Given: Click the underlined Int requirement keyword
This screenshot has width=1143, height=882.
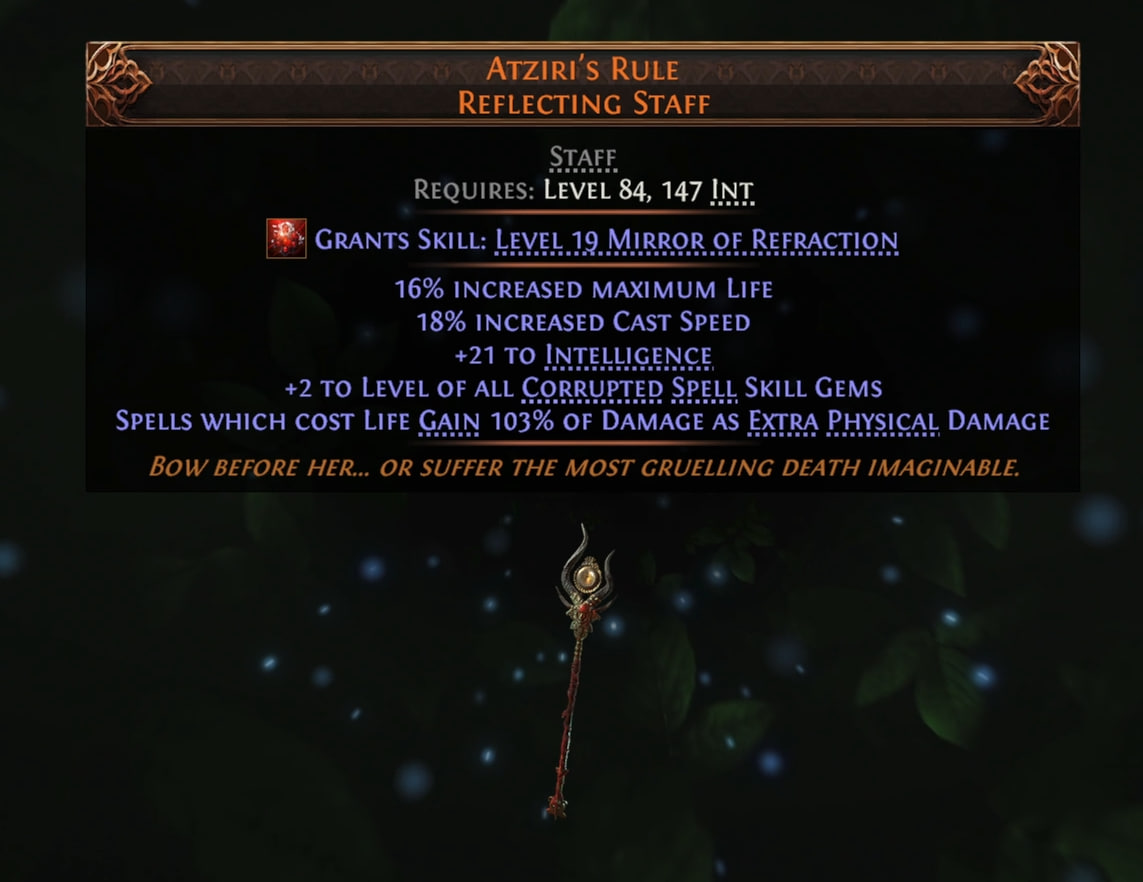Looking at the screenshot, I should [x=732, y=190].
